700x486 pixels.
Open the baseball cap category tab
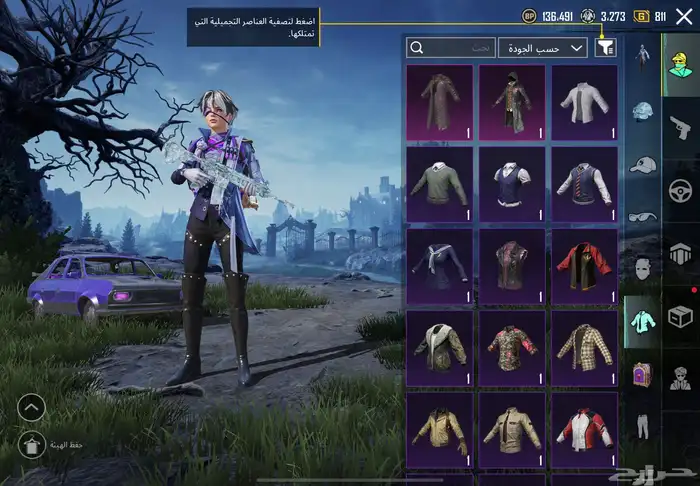pyautogui.click(x=643, y=165)
